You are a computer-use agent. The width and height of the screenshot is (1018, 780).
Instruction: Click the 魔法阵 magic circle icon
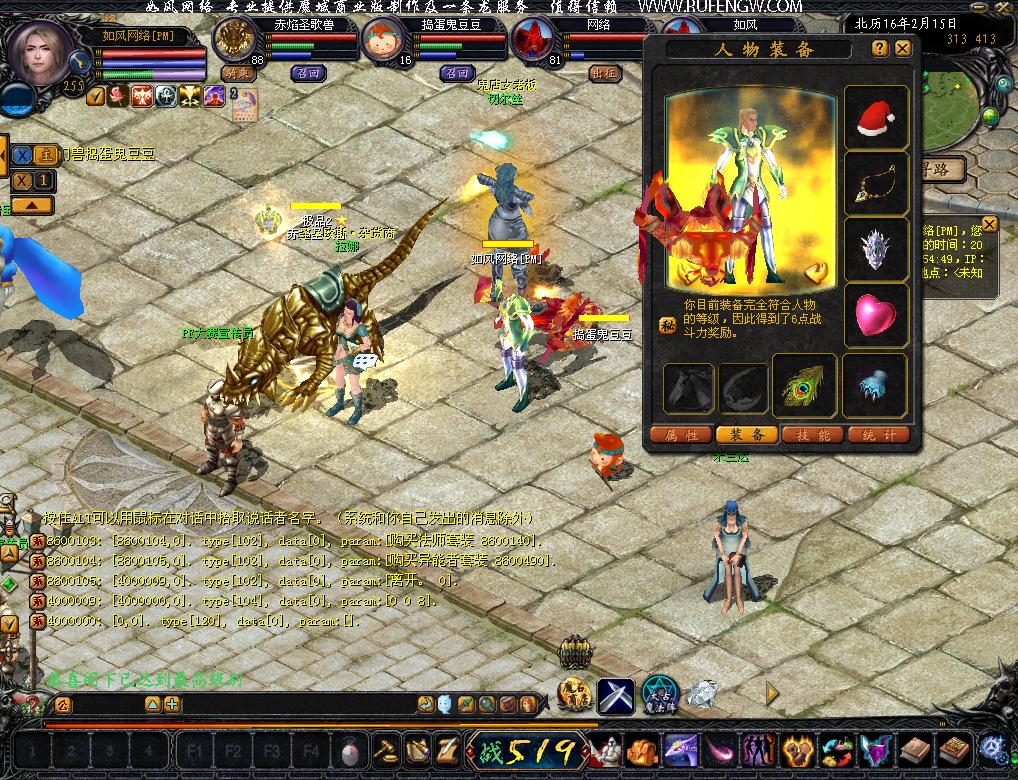660,694
